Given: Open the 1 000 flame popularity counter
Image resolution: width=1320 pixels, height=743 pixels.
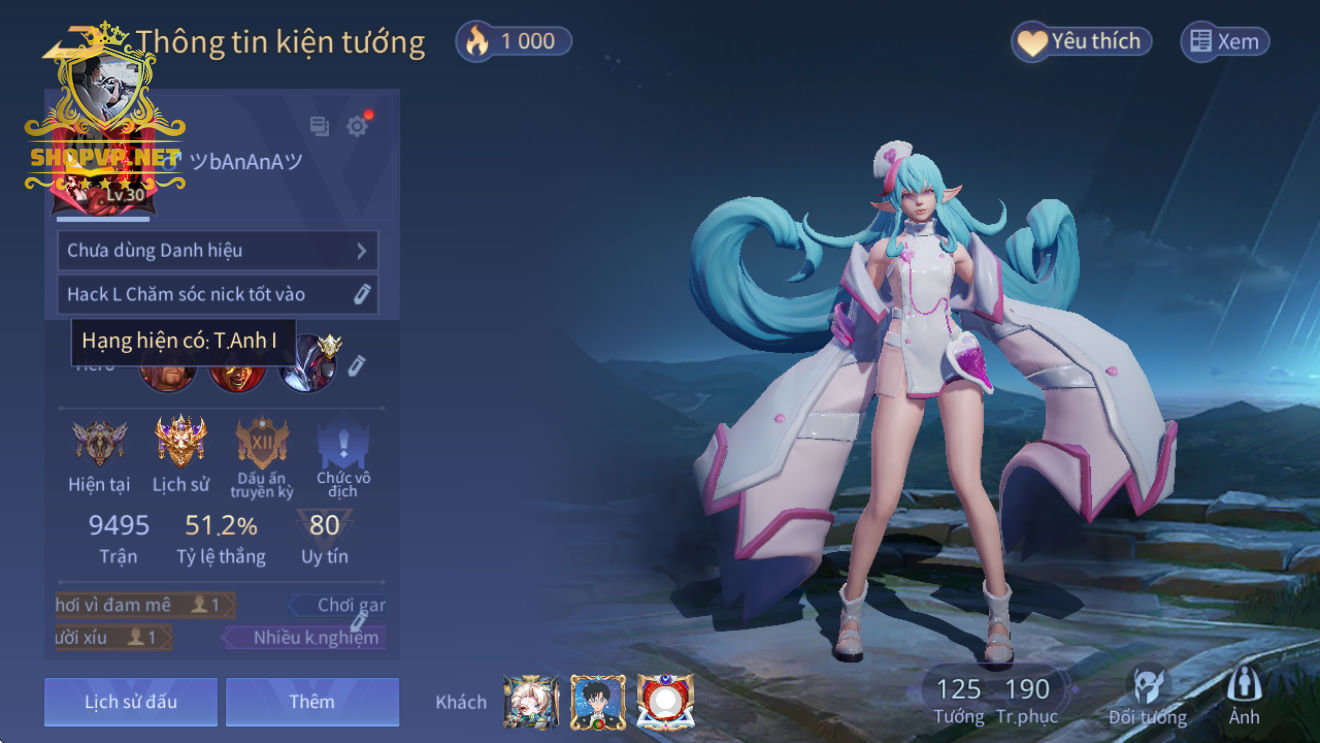Looking at the screenshot, I should click(x=514, y=41).
